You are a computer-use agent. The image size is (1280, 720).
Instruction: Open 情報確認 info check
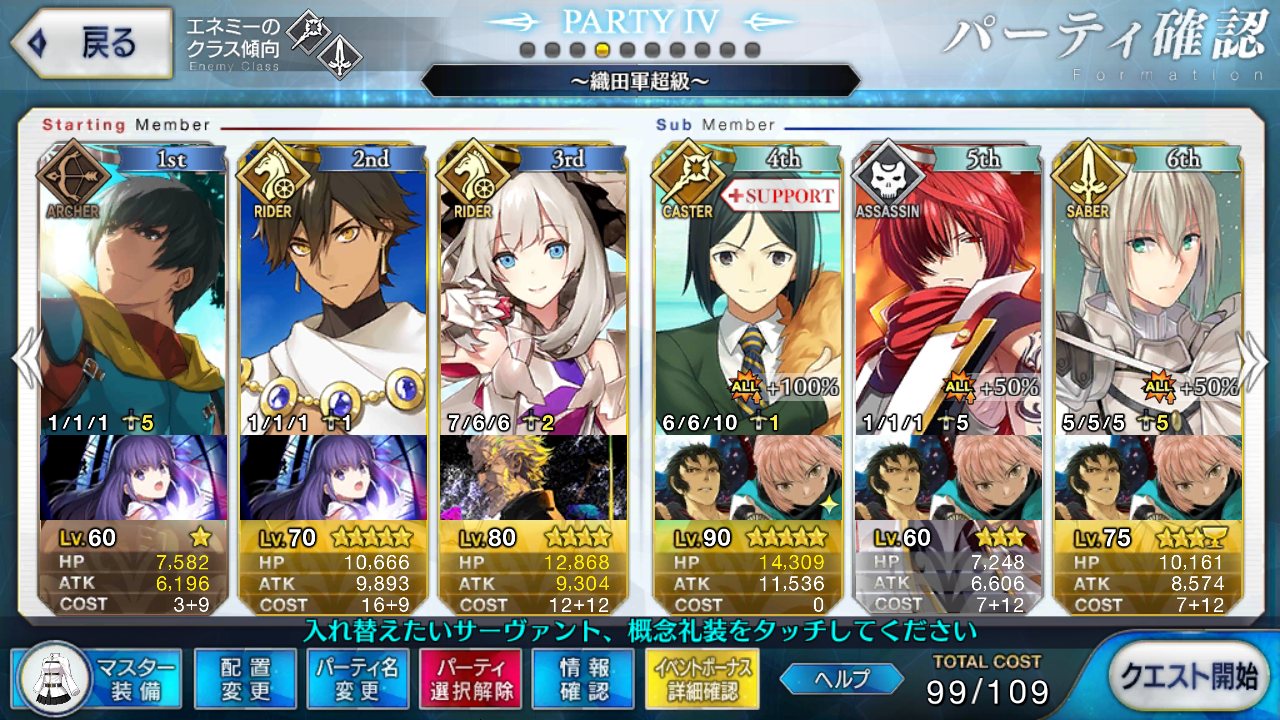tap(584, 678)
